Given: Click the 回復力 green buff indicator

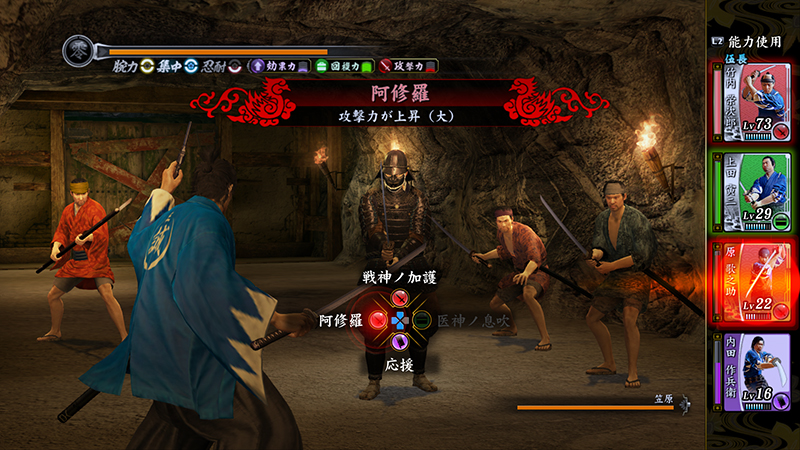Looking at the screenshot, I should pos(343,67).
